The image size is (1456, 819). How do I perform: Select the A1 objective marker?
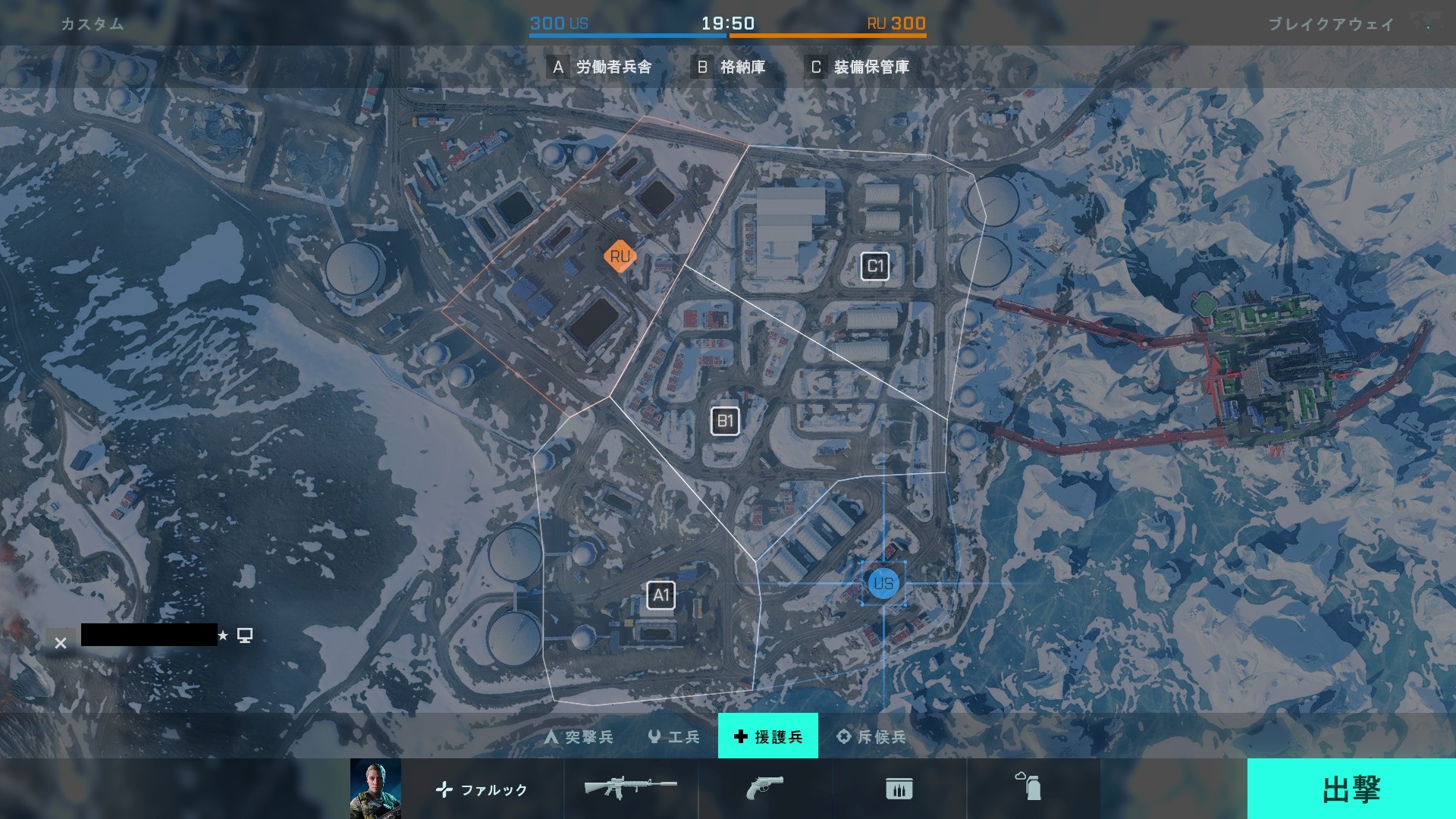(x=661, y=595)
